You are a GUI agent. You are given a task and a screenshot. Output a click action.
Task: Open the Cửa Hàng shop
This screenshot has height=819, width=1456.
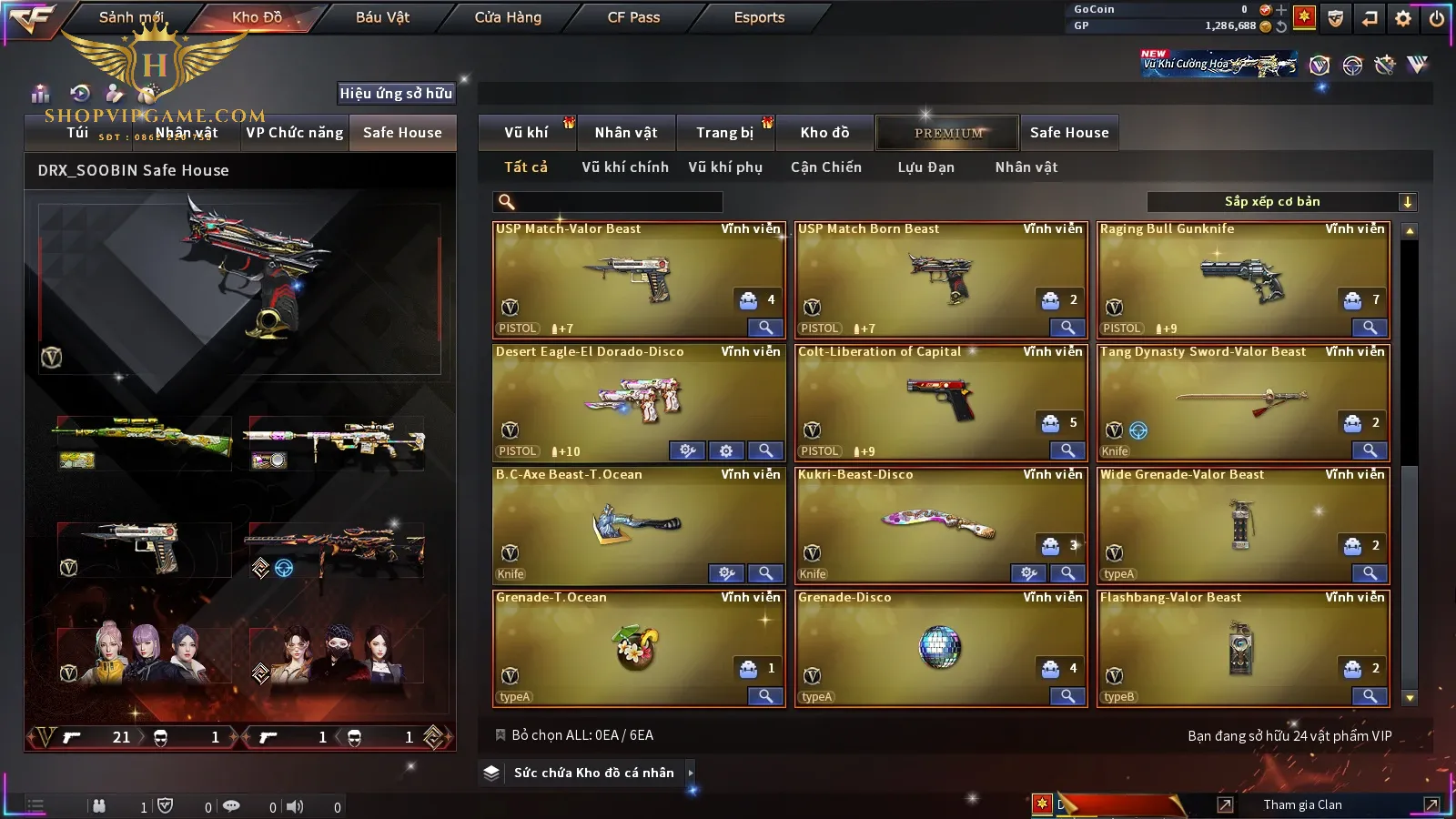pos(508,17)
